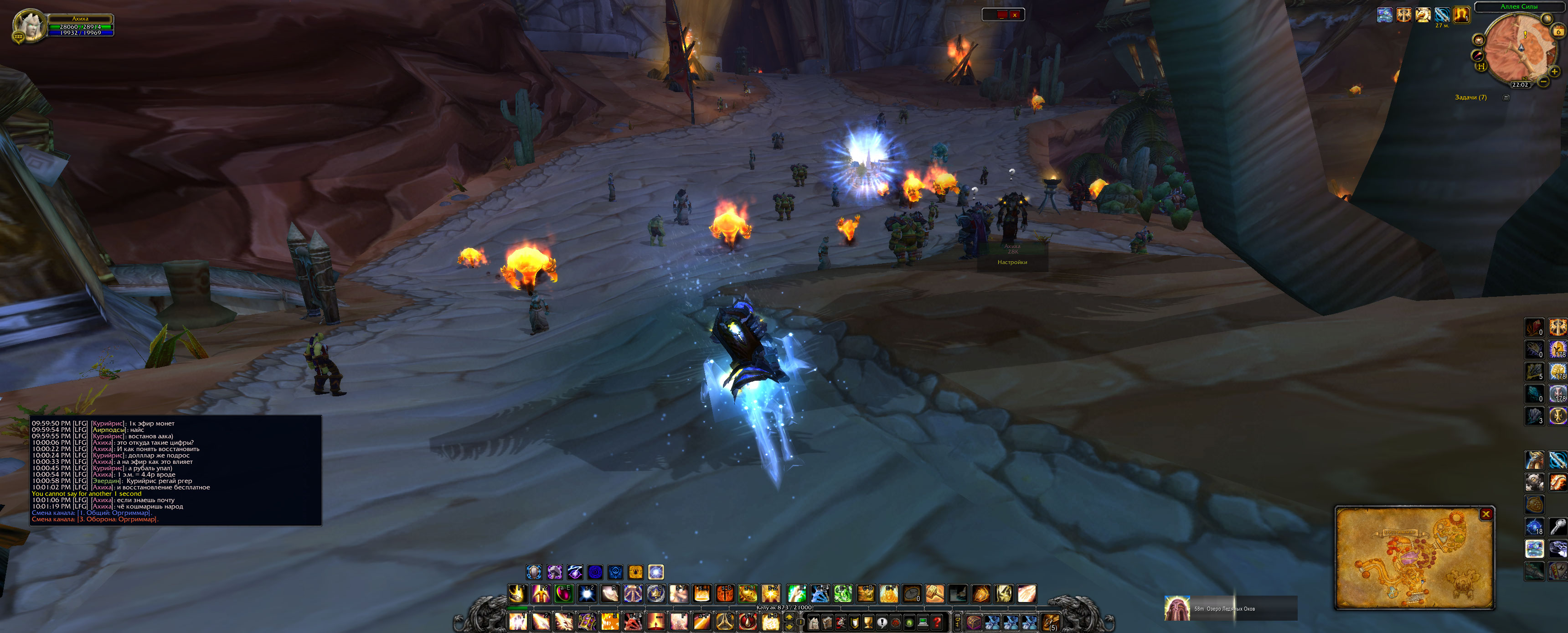
Task: Close the Orgrimmar mini map window
Action: (1486, 514)
